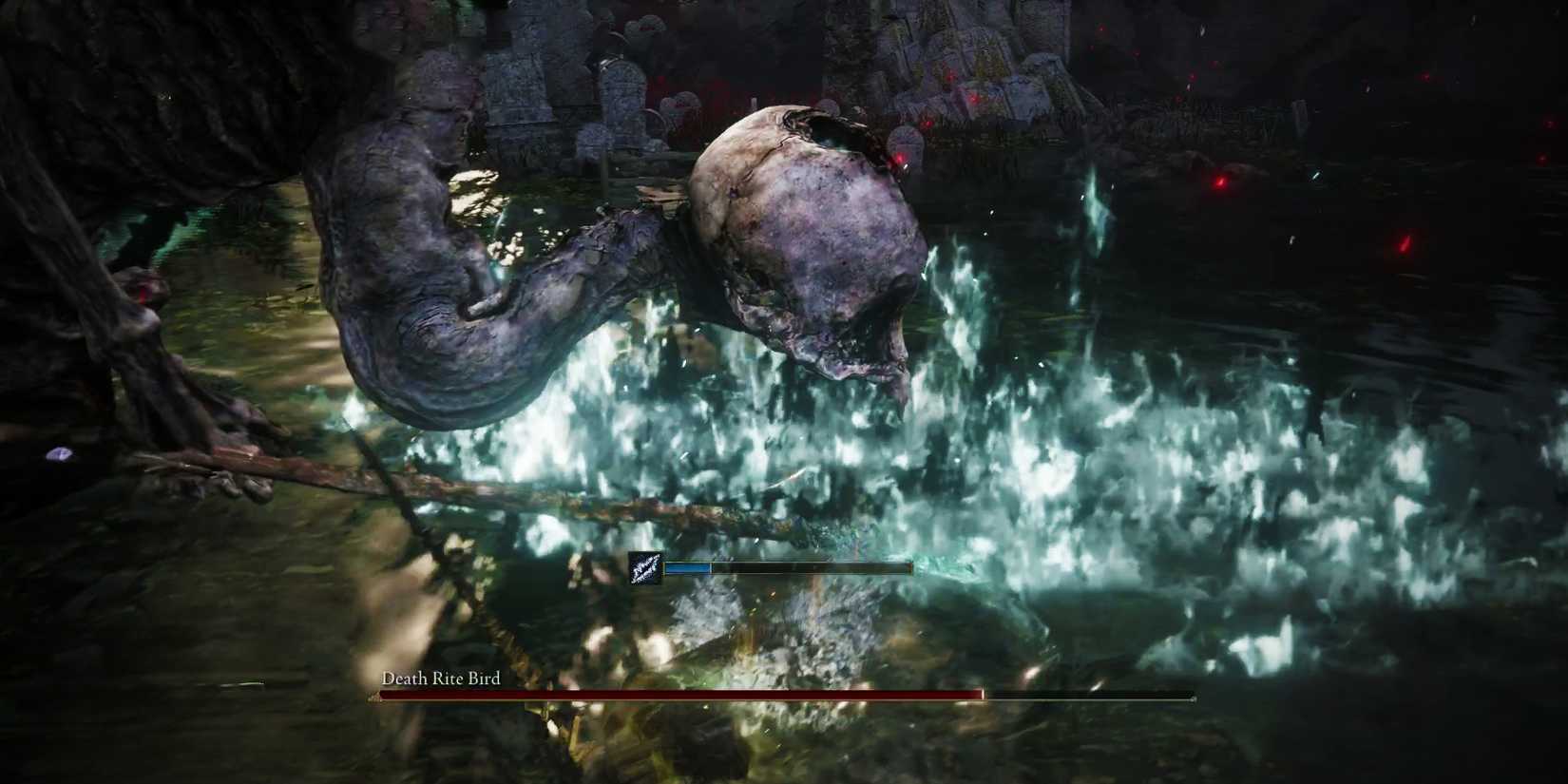Select the frost buildup indicator square

click(643, 568)
